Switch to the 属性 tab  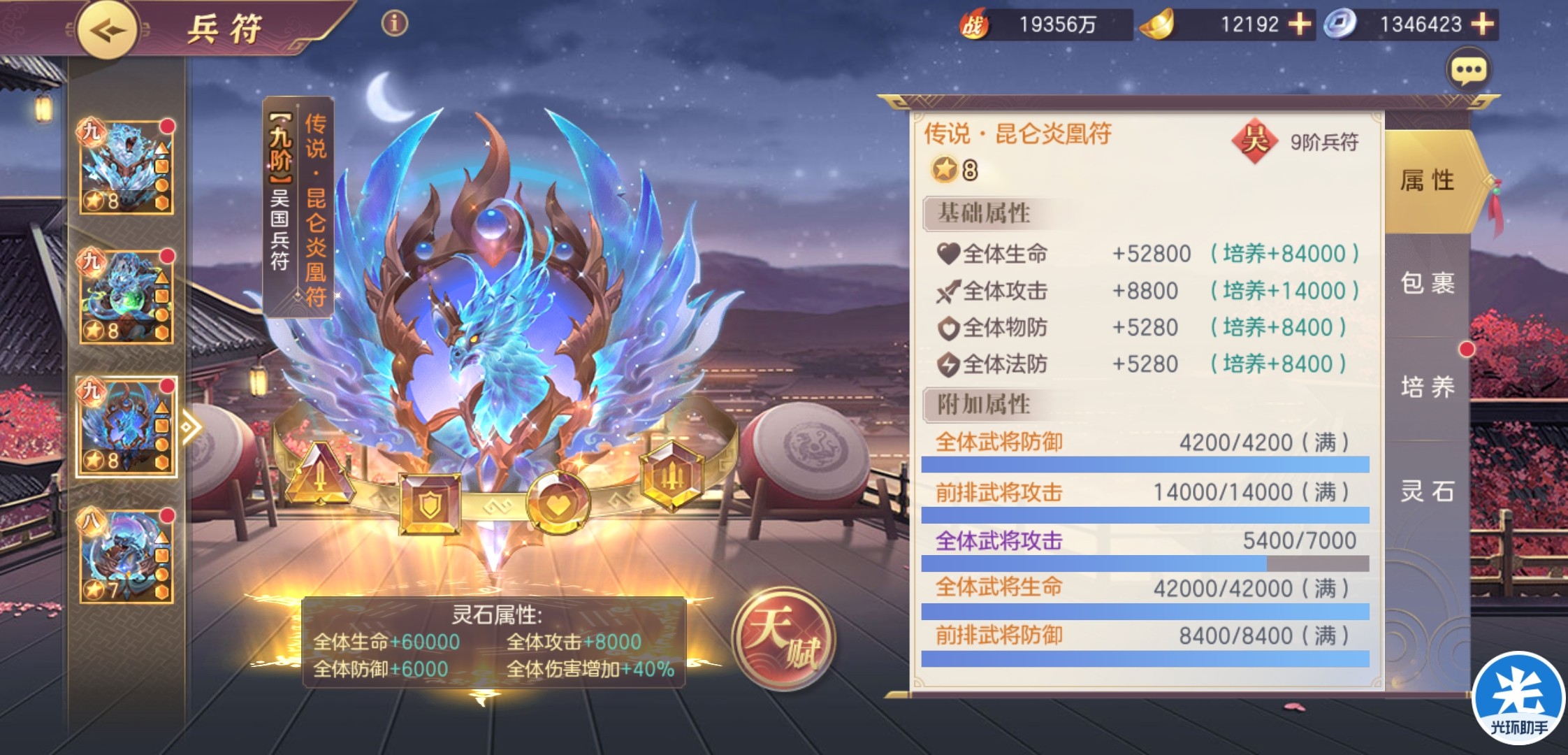(1427, 181)
